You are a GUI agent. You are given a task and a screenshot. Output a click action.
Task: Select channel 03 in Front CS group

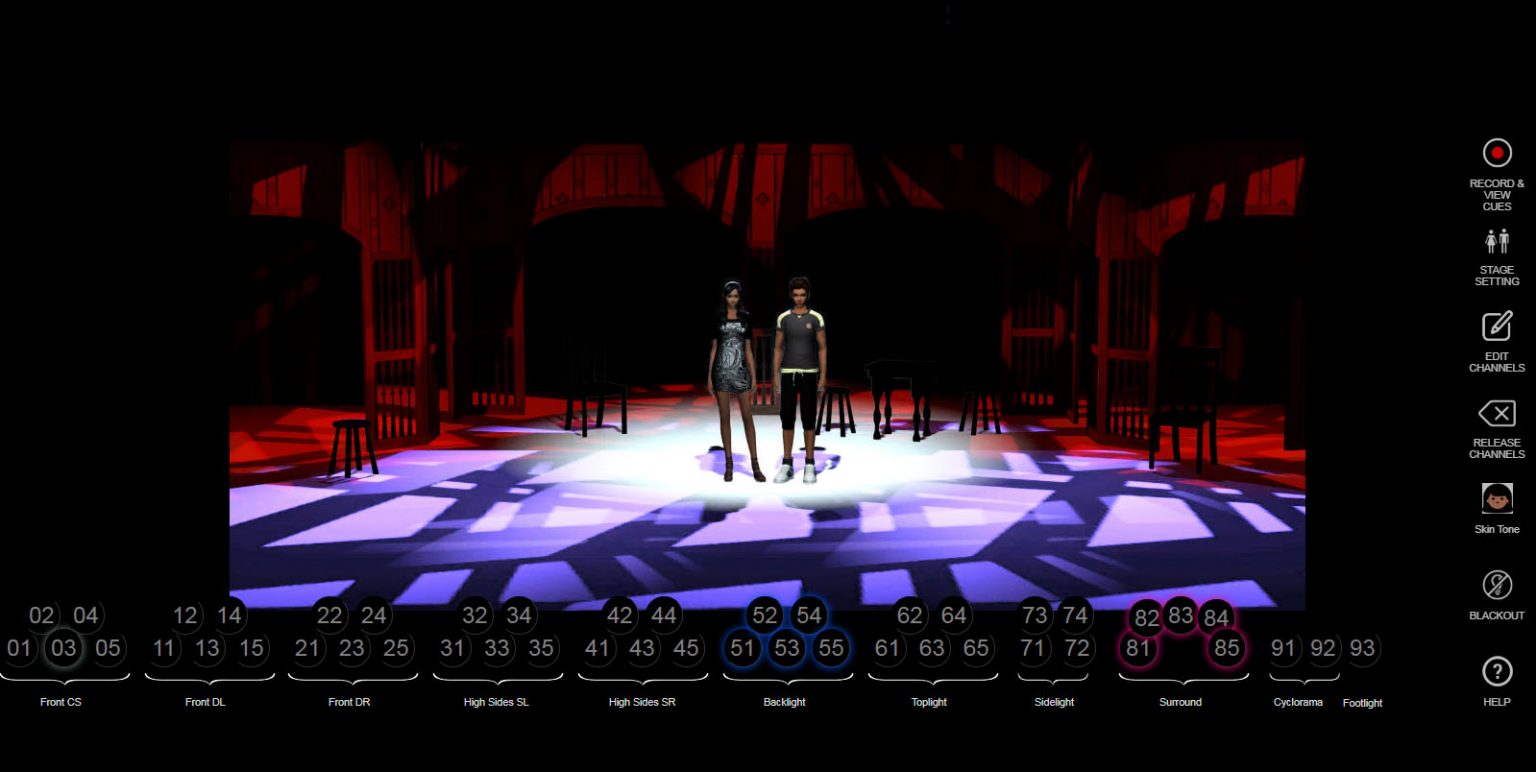(64, 648)
